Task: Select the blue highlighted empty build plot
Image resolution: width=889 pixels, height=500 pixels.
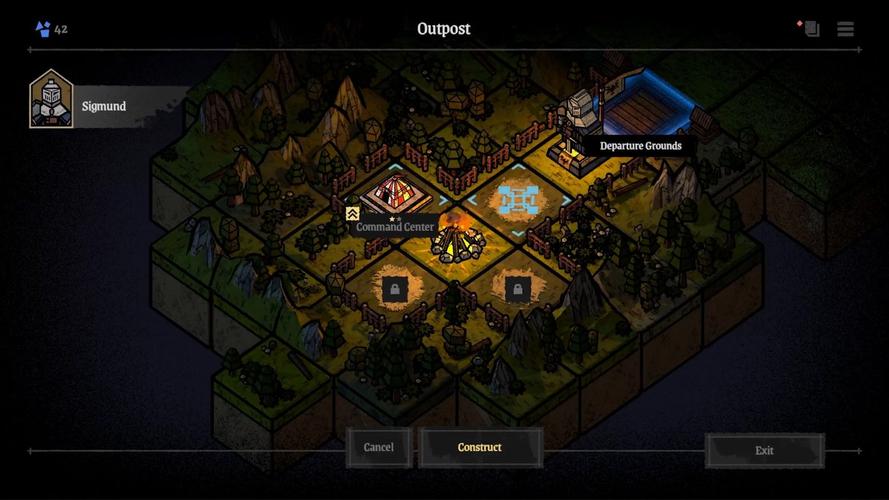Action: click(x=517, y=200)
